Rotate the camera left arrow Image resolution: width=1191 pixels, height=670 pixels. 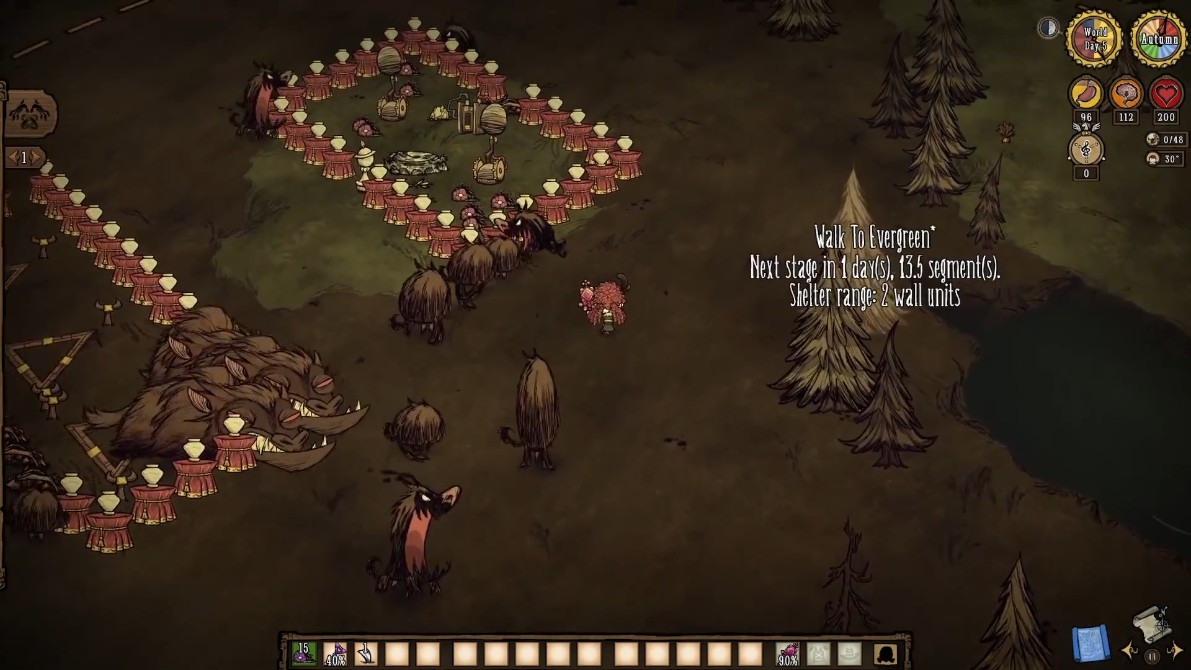1130,651
